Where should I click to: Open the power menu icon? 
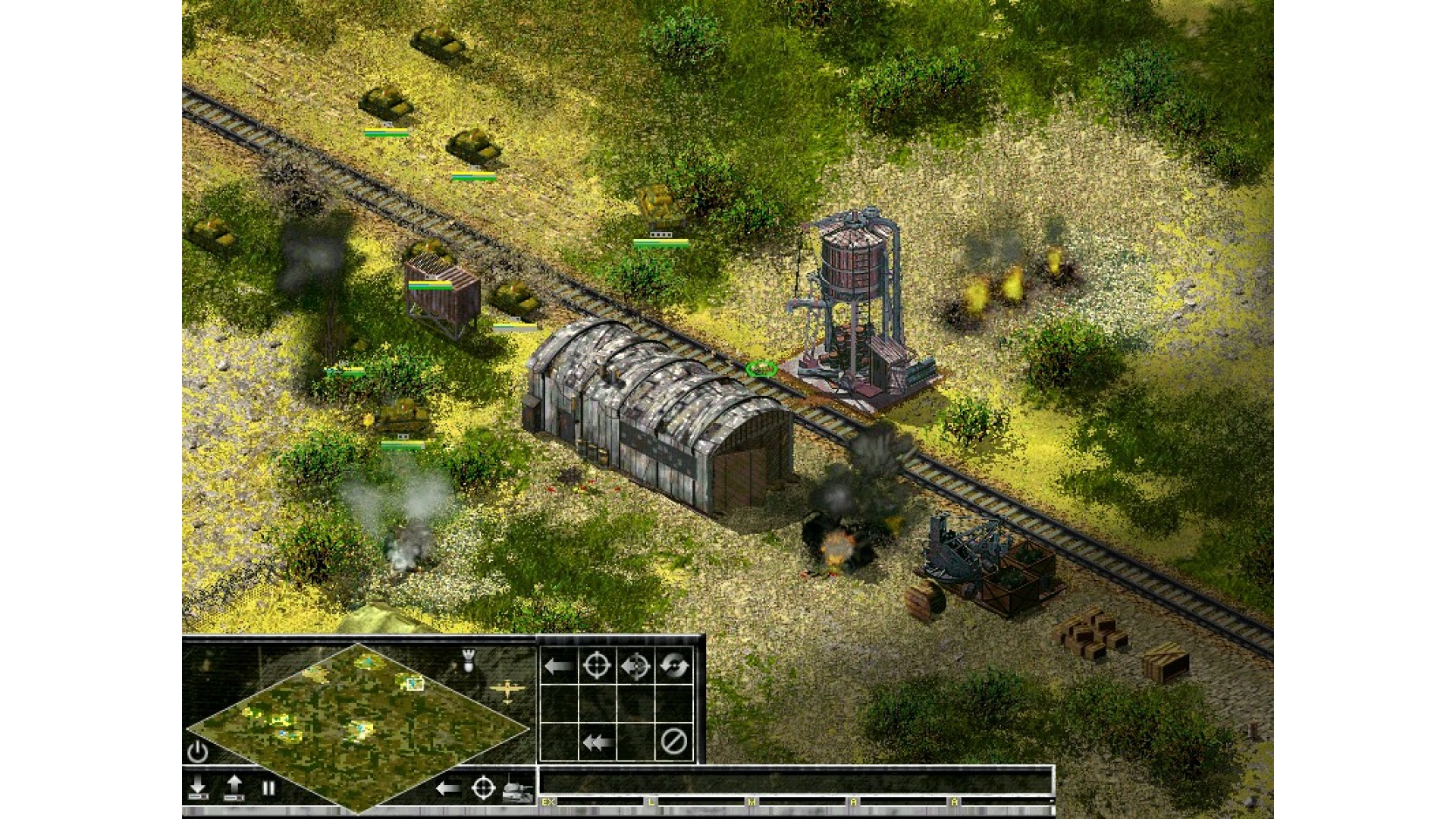[x=197, y=752]
